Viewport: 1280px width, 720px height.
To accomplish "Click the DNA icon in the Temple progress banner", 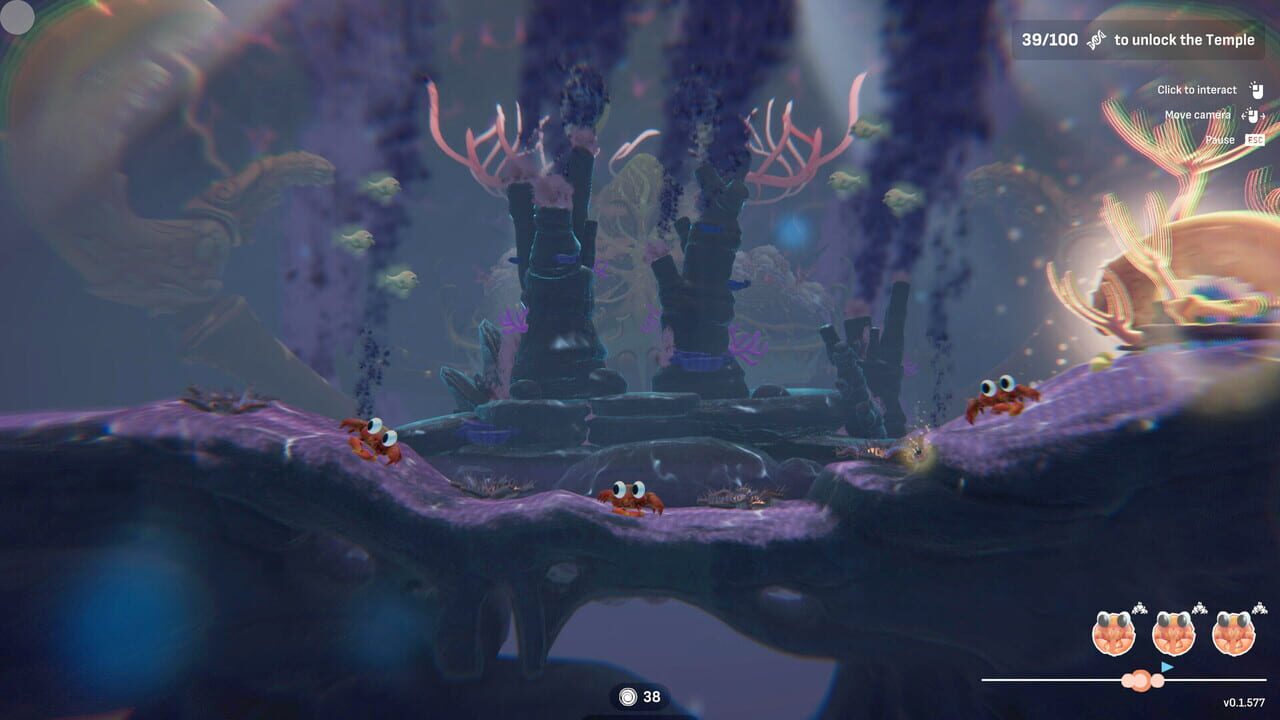I will pyautogui.click(x=1097, y=40).
